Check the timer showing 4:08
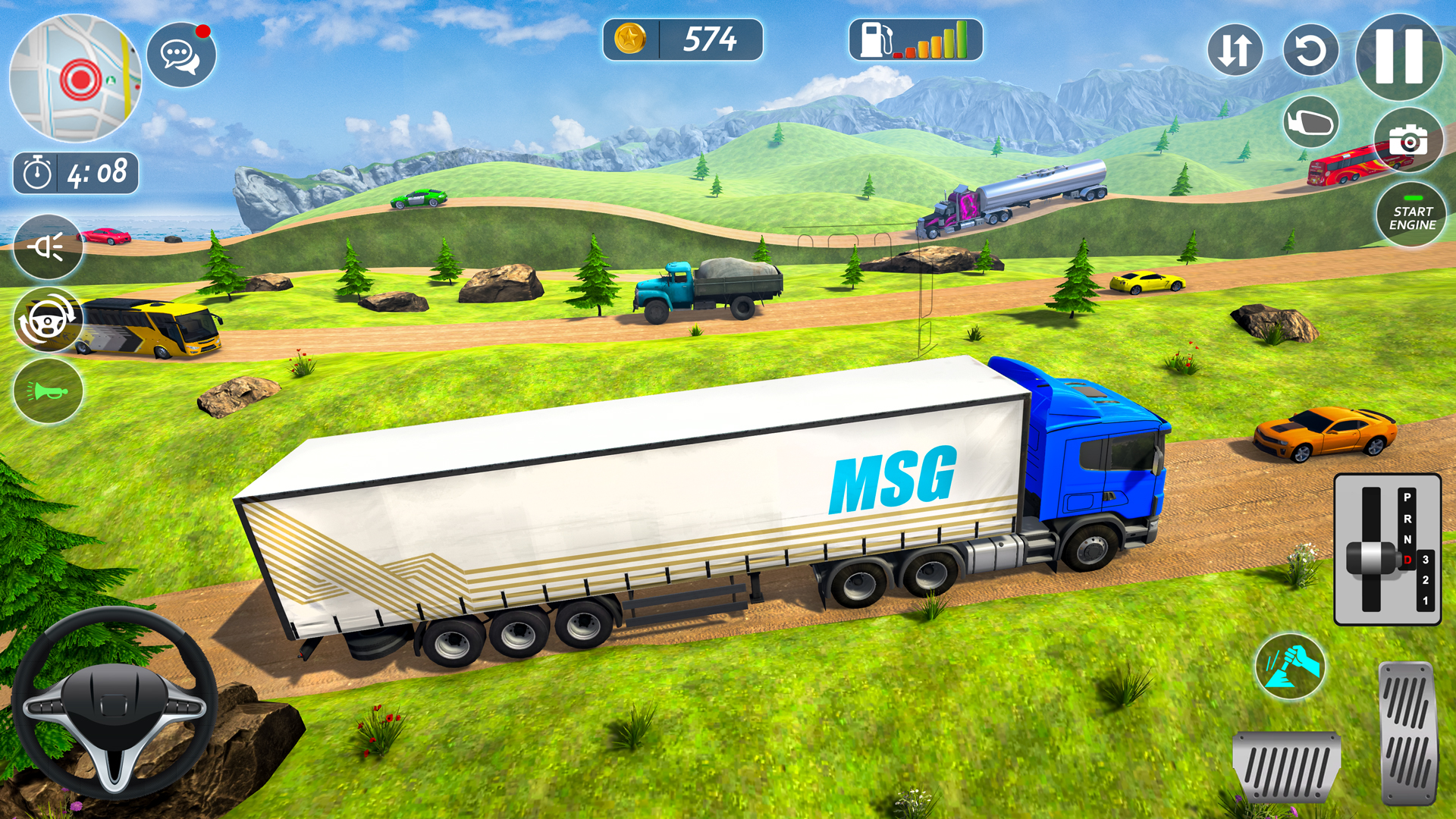The width and height of the screenshot is (1456, 819). [x=76, y=170]
